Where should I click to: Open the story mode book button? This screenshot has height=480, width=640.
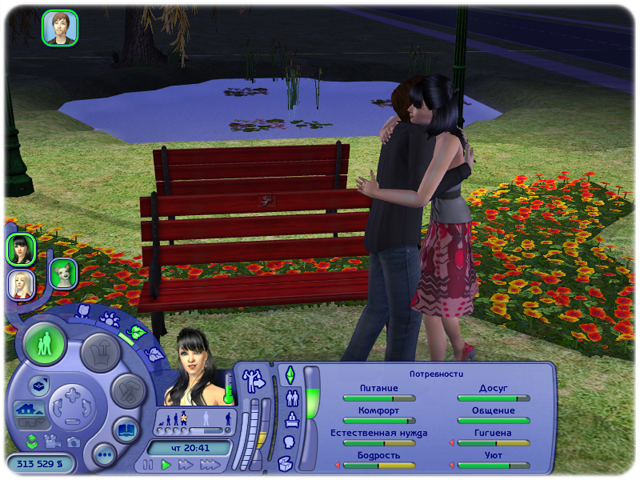click(x=127, y=432)
